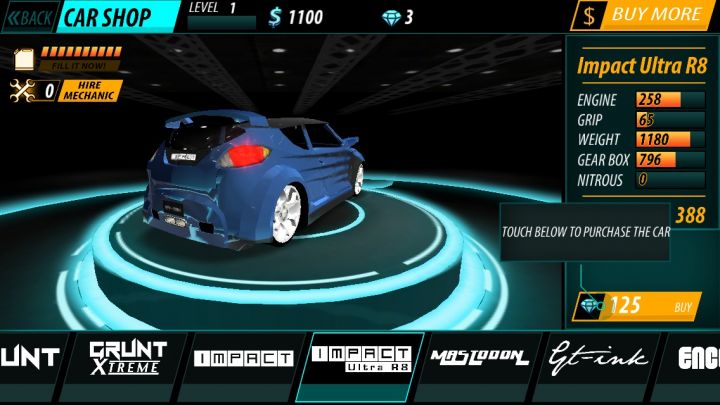
Task: Choose the Impact car tile
Action: tap(243, 358)
